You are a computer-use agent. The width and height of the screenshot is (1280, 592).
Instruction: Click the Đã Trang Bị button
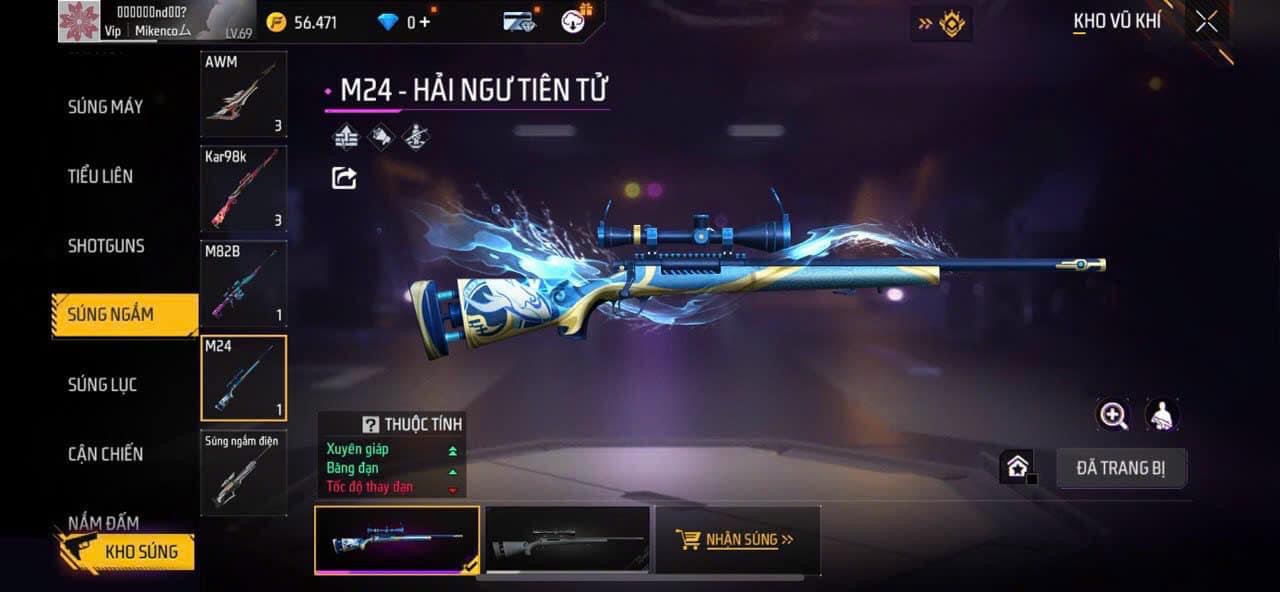click(x=1121, y=468)
